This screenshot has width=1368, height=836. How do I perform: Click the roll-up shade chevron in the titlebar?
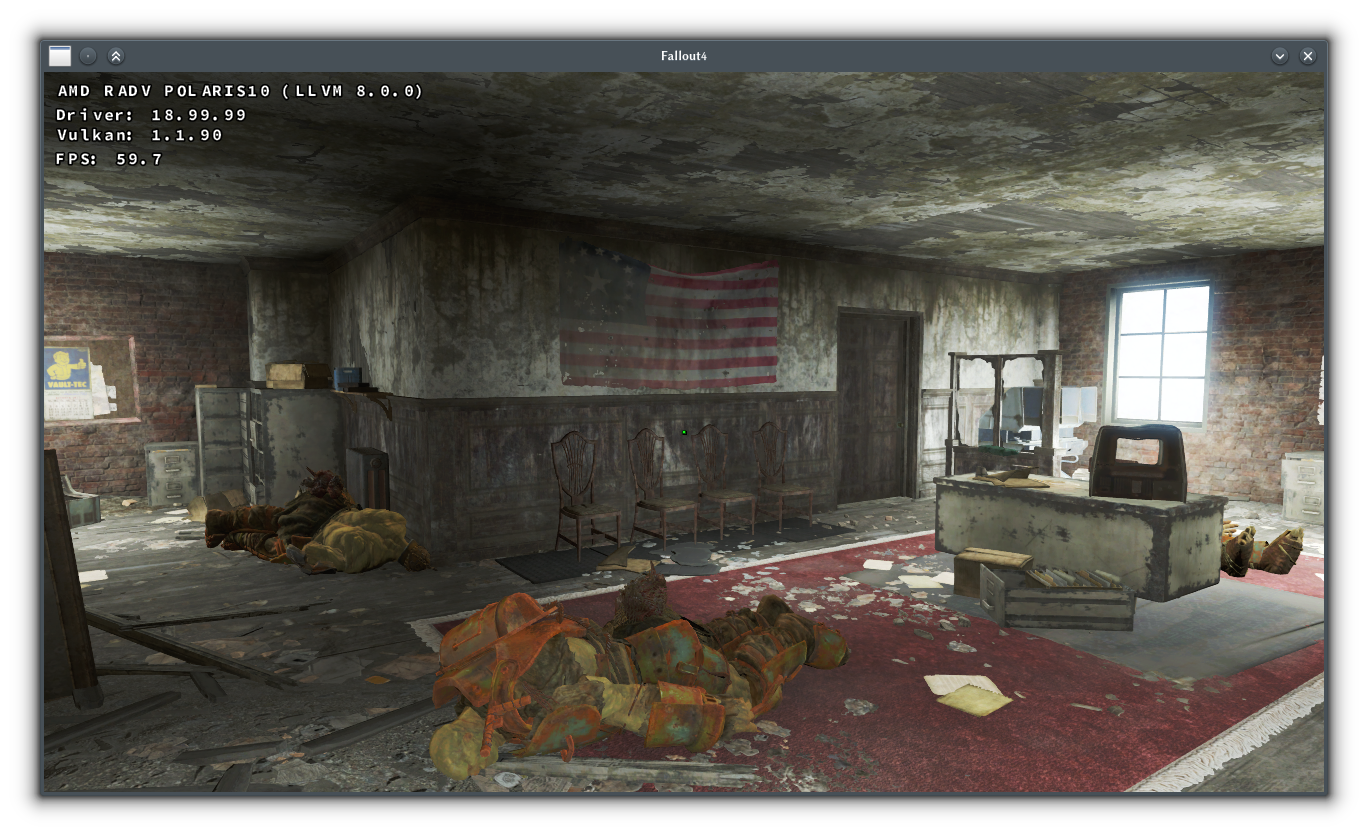(x=116, y=56)
